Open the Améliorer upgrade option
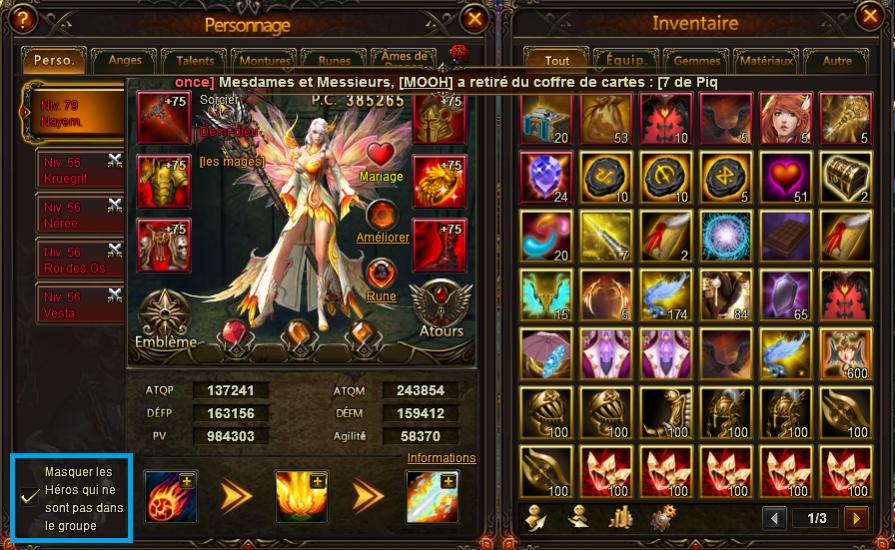This screenshot has height=550, width=895. pyautogui.click(x=381, y=217)
